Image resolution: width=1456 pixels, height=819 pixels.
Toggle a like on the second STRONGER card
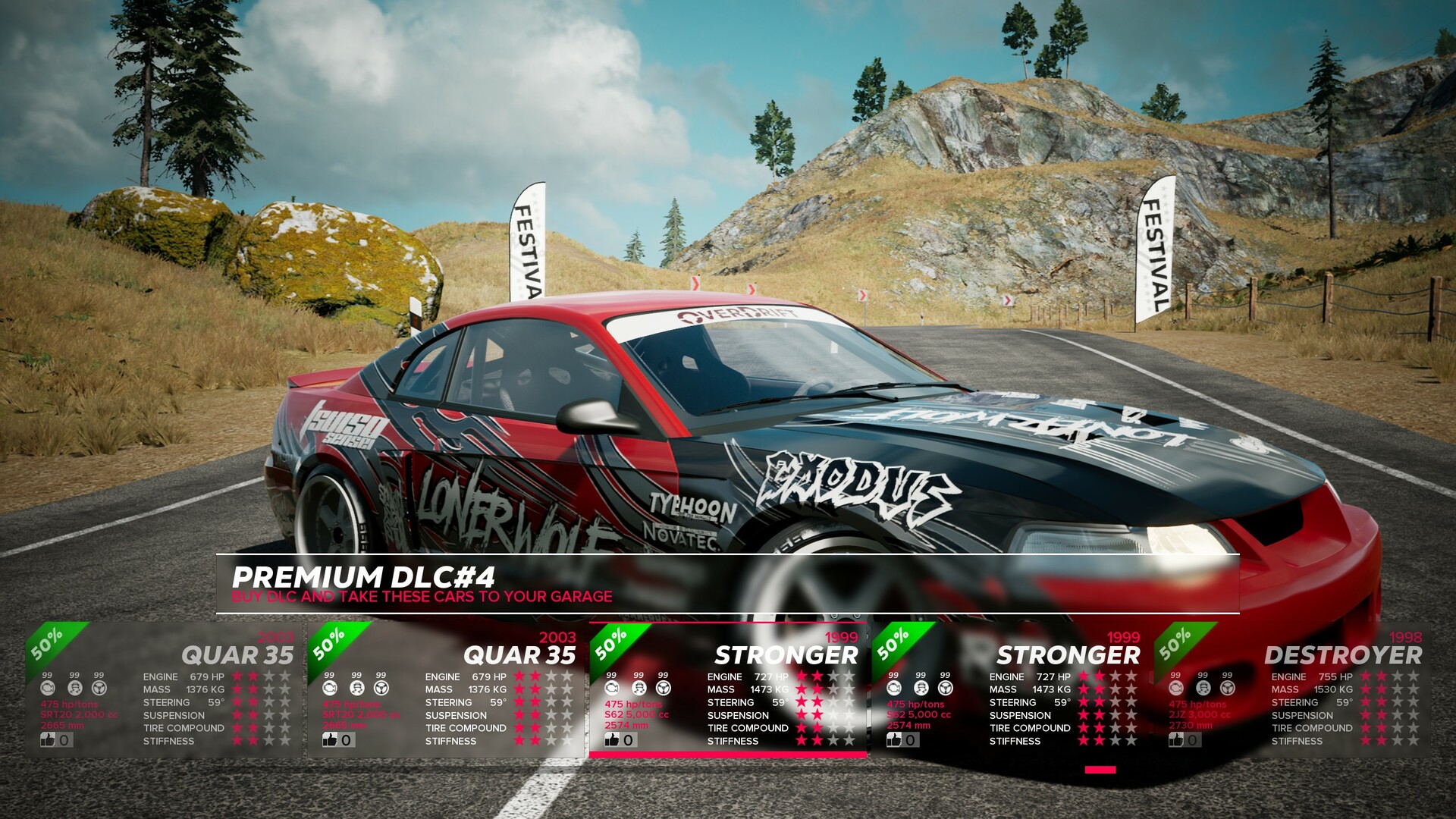[x=893, y=739]
